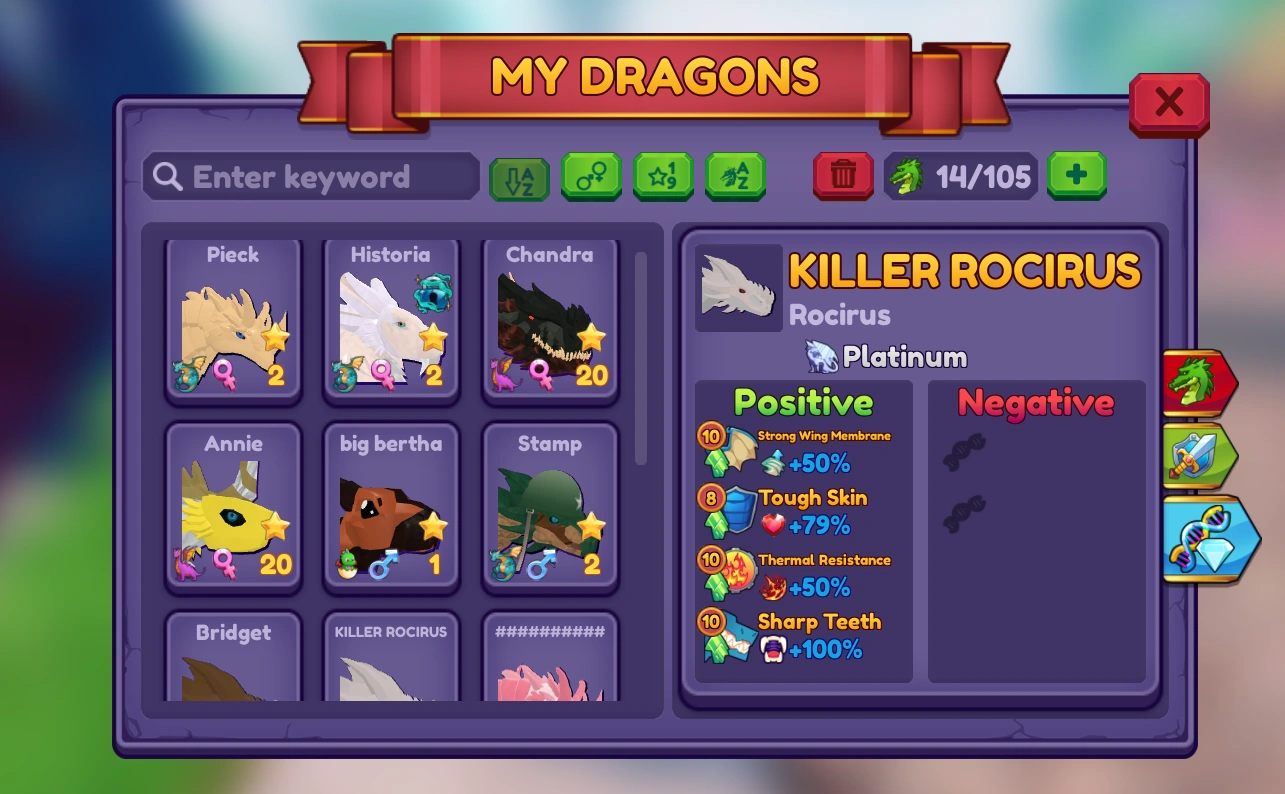Sort dragons alphabetically by name
Screen dimensions: 1285x794
click(x=736, y=176)
